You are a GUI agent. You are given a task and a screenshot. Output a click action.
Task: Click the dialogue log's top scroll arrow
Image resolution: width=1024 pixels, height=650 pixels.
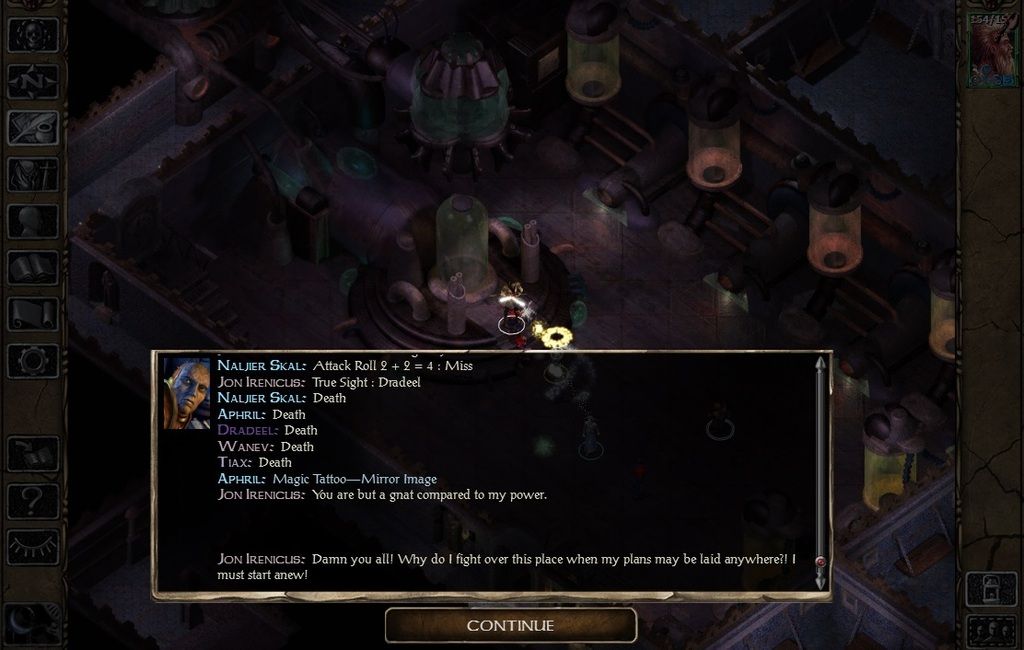(x=821, y=364)
